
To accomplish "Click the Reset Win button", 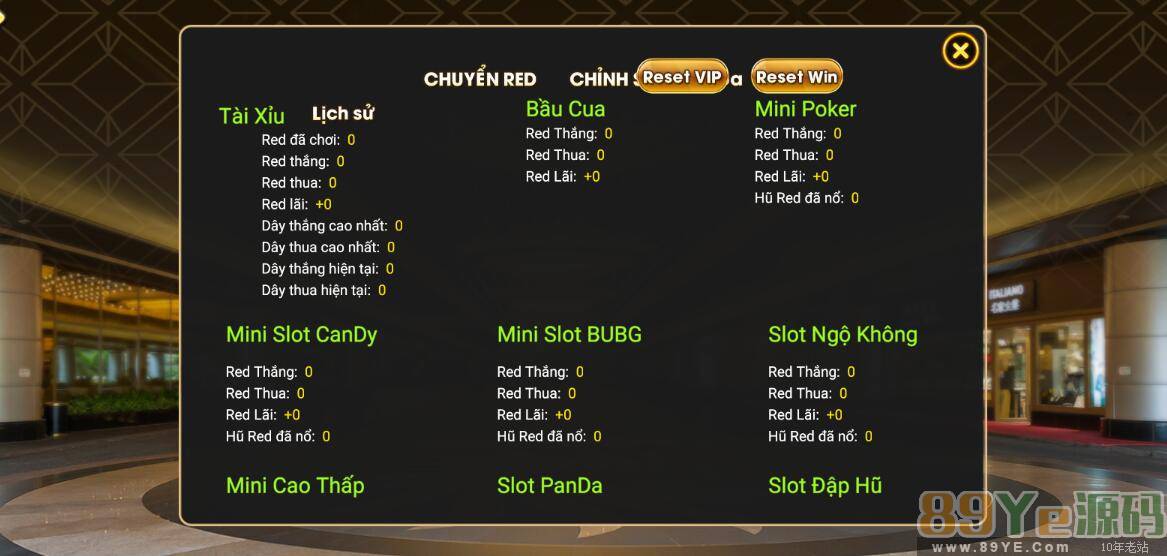I will [x=796, y=77].
